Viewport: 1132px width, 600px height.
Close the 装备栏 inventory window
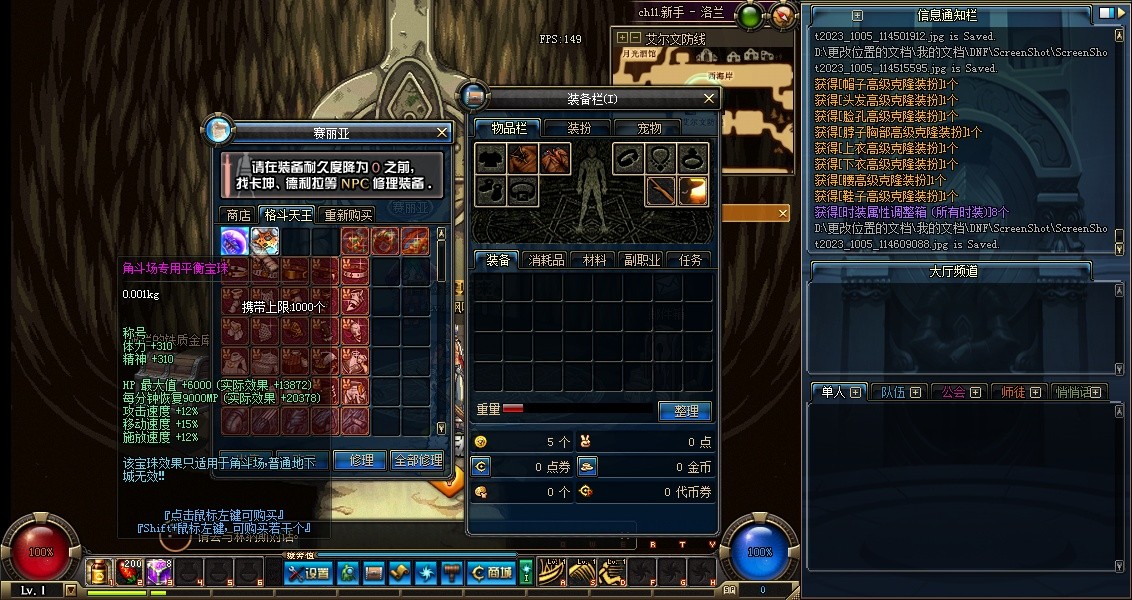[x=709, y=98]
